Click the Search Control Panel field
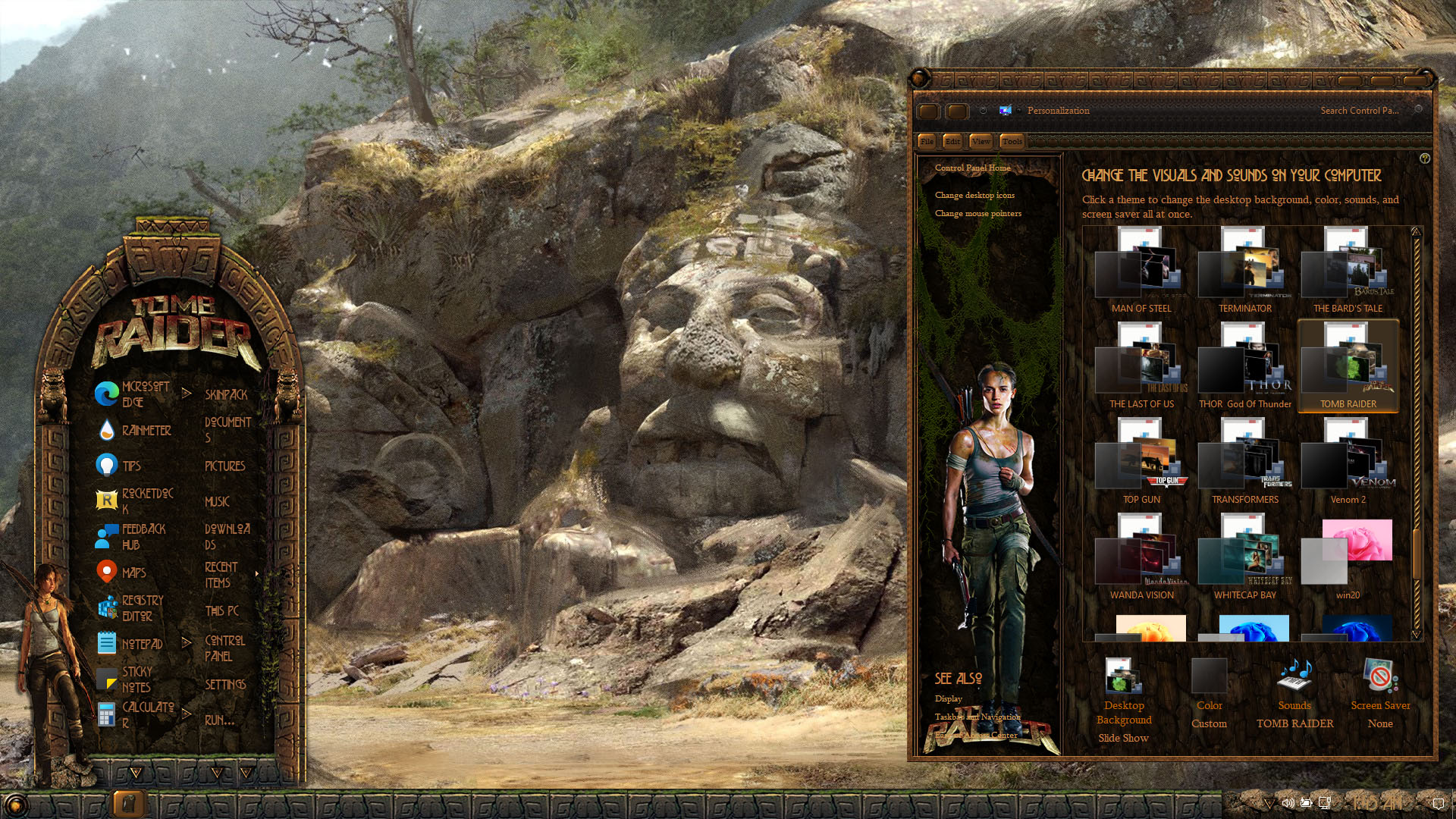 coord(1359,110)
